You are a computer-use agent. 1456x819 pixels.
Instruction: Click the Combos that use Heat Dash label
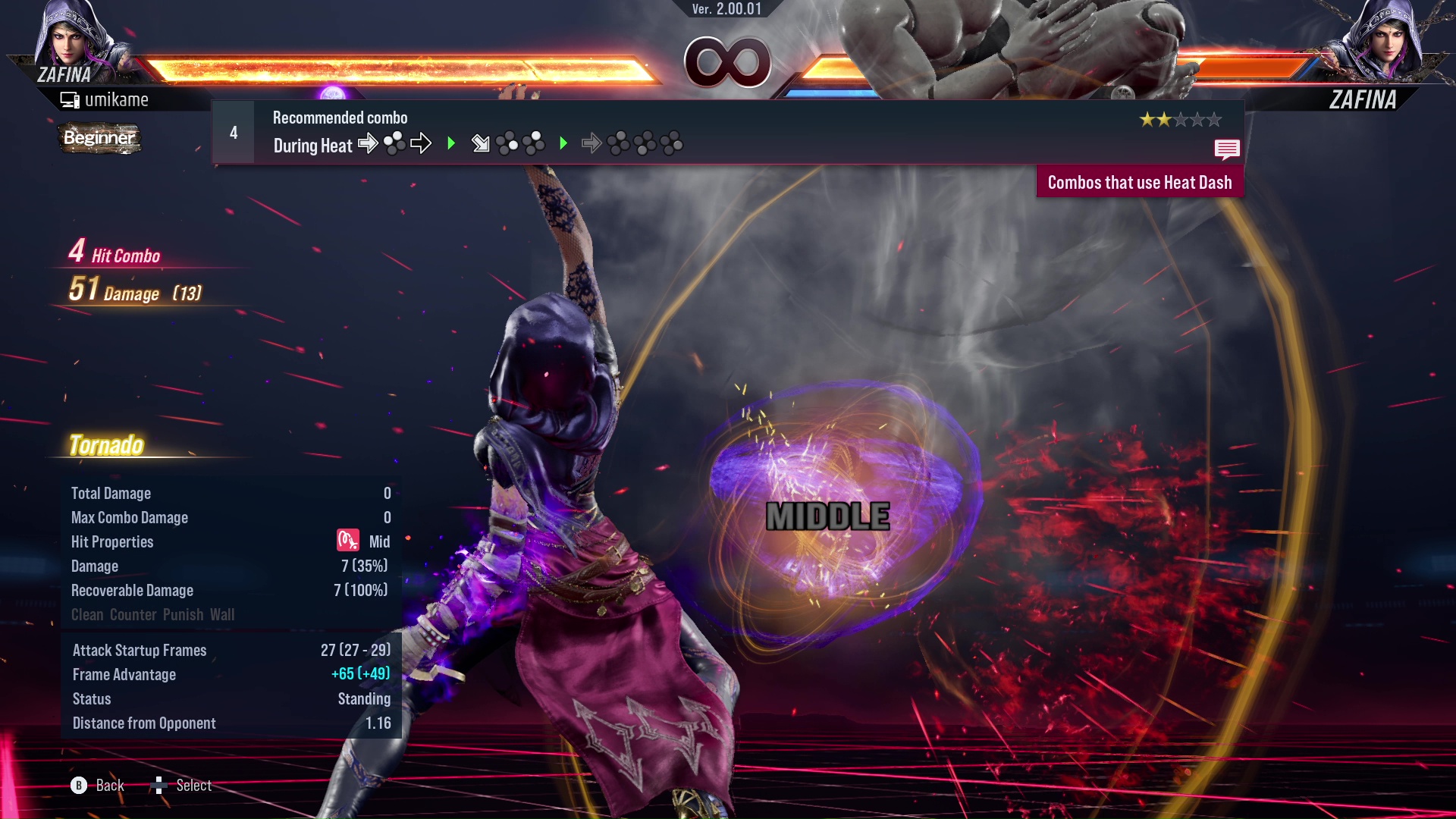tap(1139, 183)
